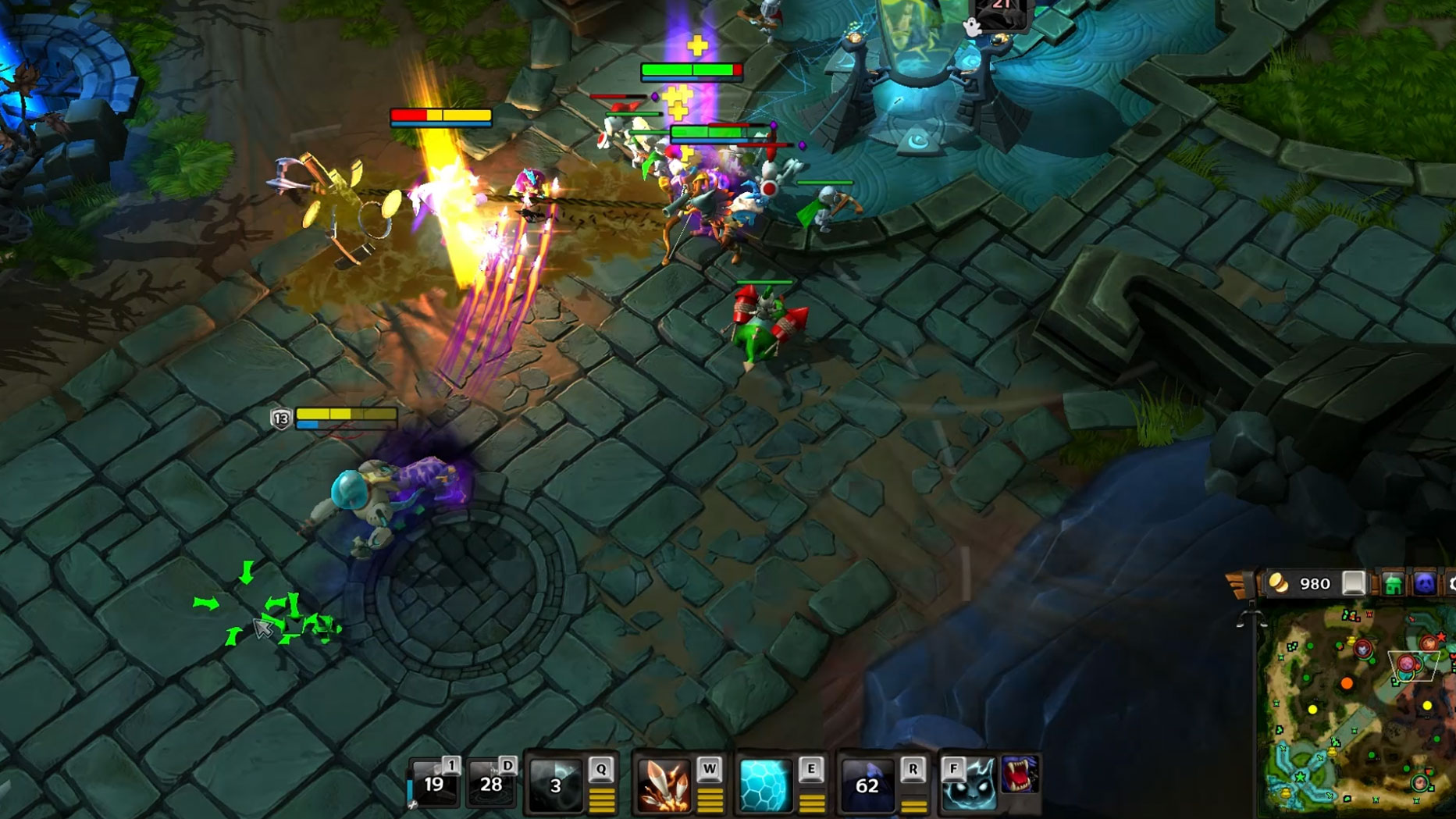Click the R ultimate showing 62 cooldown
The width and height of the screenshot is (1456, 819).
point(867,785)
